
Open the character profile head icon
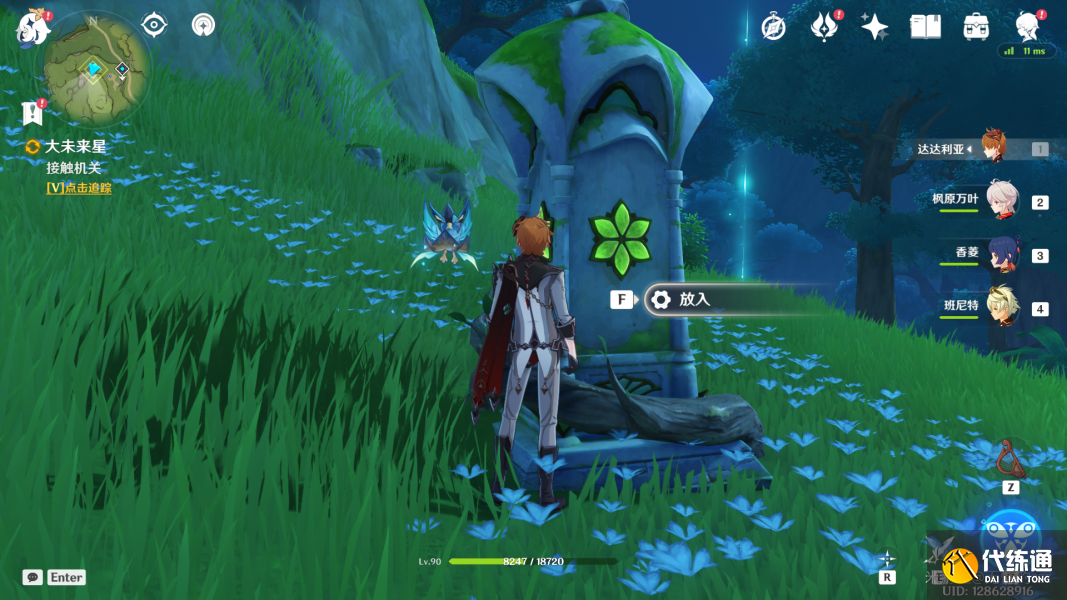click(1027, 25)
